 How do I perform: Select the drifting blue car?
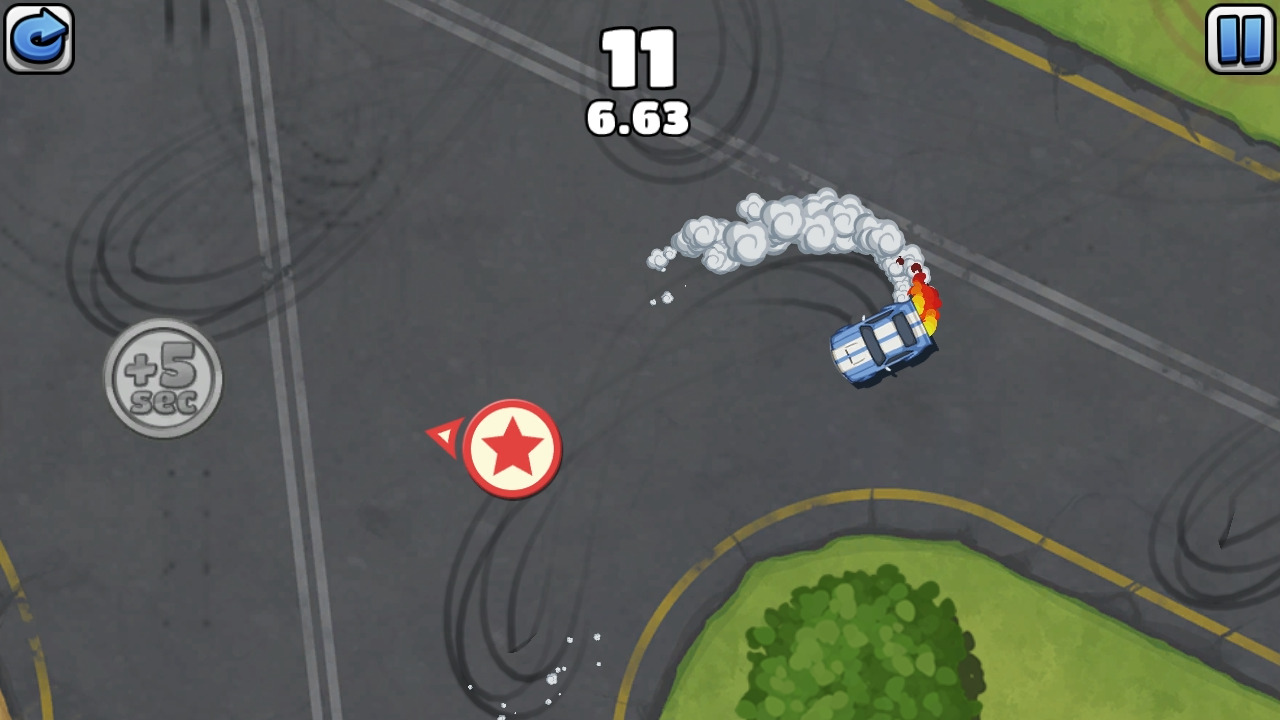pyautogui.click(x=880, y=347)
